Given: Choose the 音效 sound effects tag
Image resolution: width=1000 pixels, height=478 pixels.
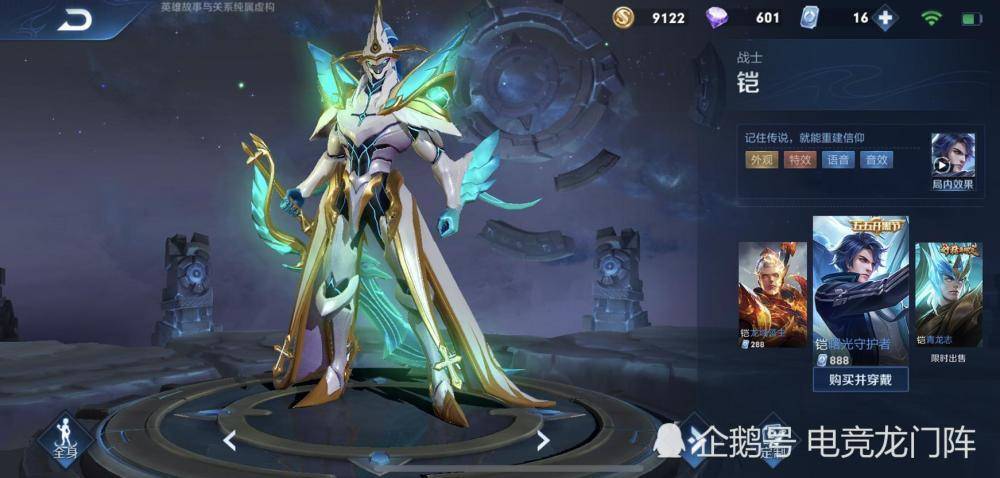Looking at the screenshot, I should tap(876, 160).
